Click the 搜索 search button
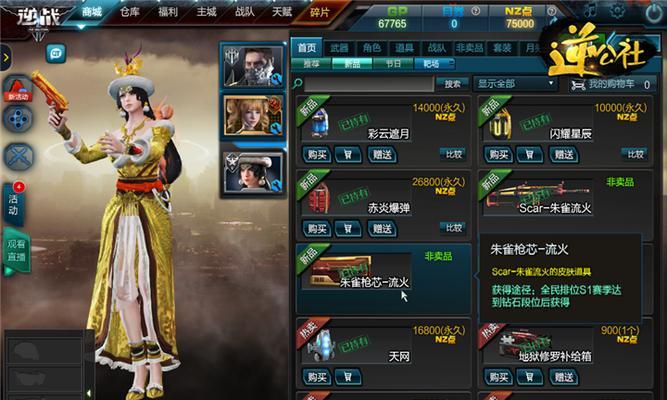This screenshot has width=667, height=400. click(x=453, y=84)
